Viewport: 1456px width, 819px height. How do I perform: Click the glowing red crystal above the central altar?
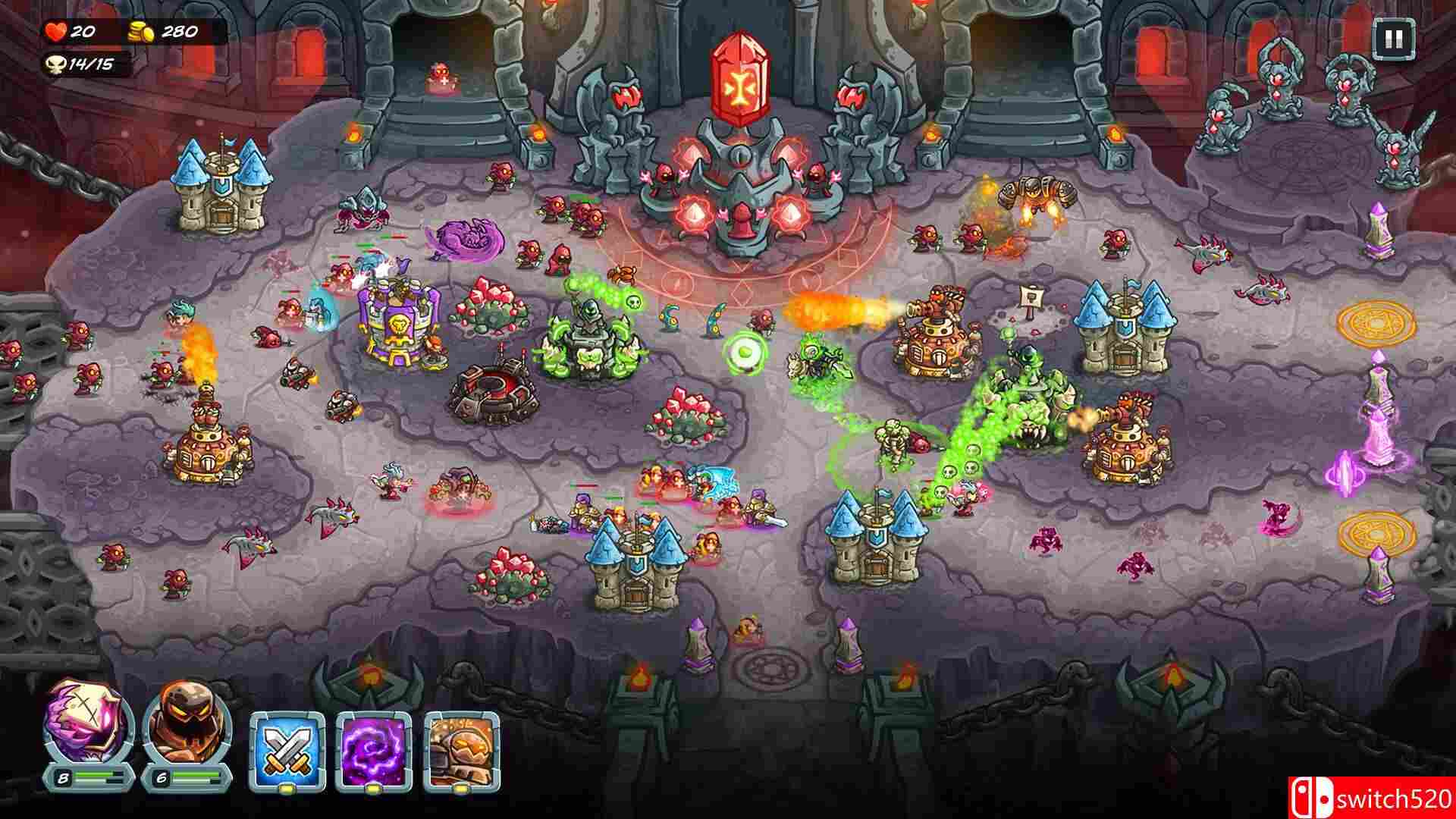(739, 76)
